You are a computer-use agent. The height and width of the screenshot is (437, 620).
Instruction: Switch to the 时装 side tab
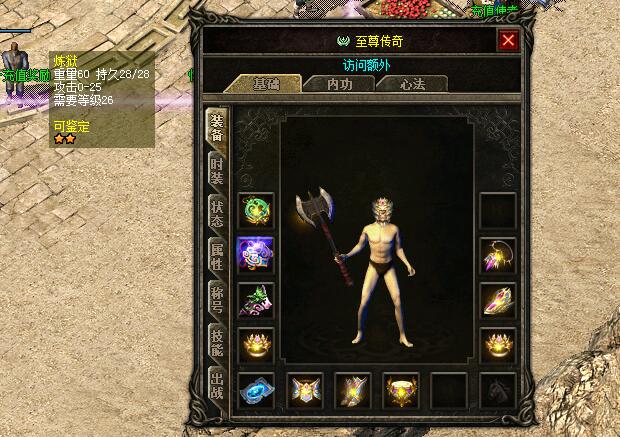(x=217, y=170)
